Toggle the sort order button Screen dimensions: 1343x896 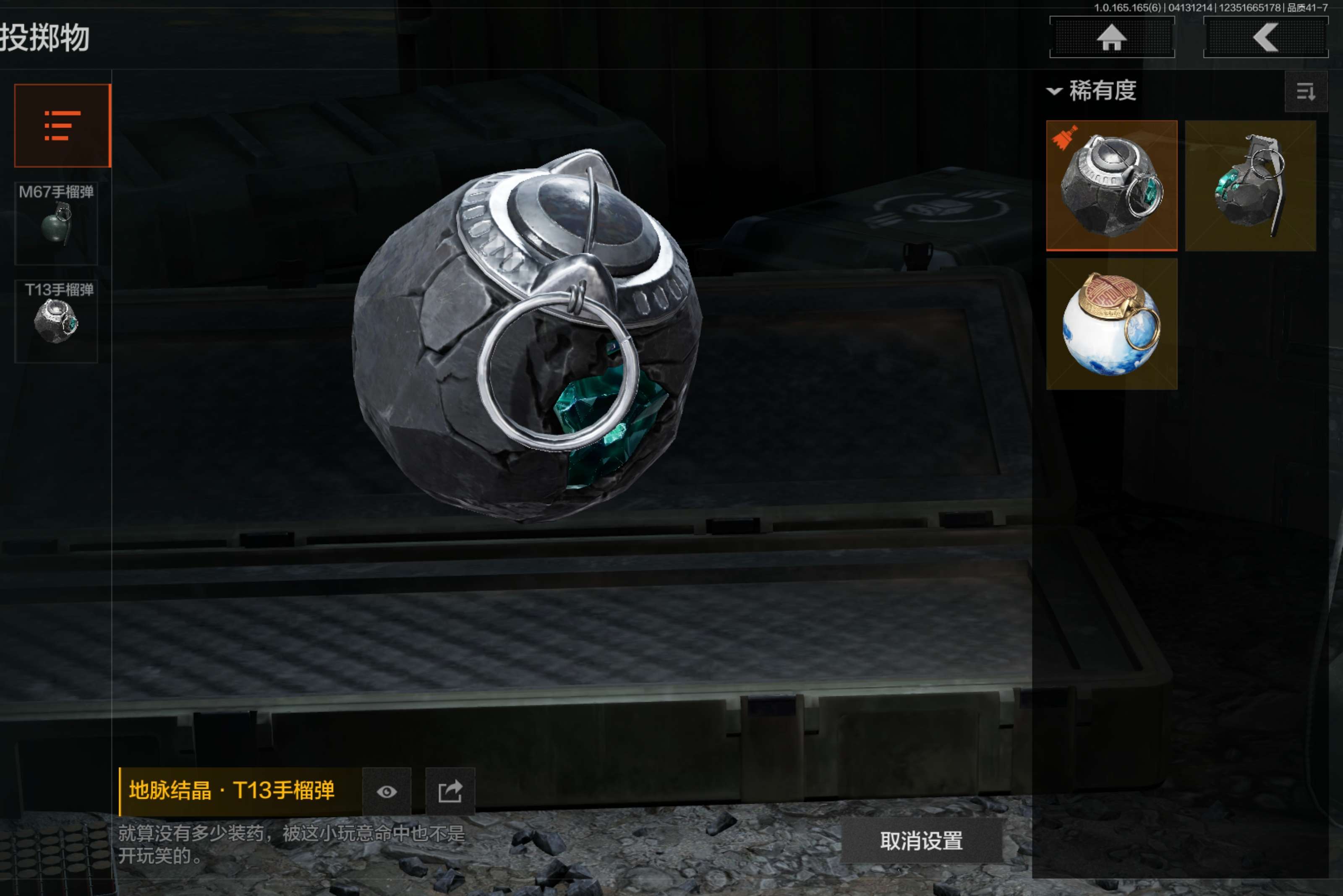click(1305, 91)
